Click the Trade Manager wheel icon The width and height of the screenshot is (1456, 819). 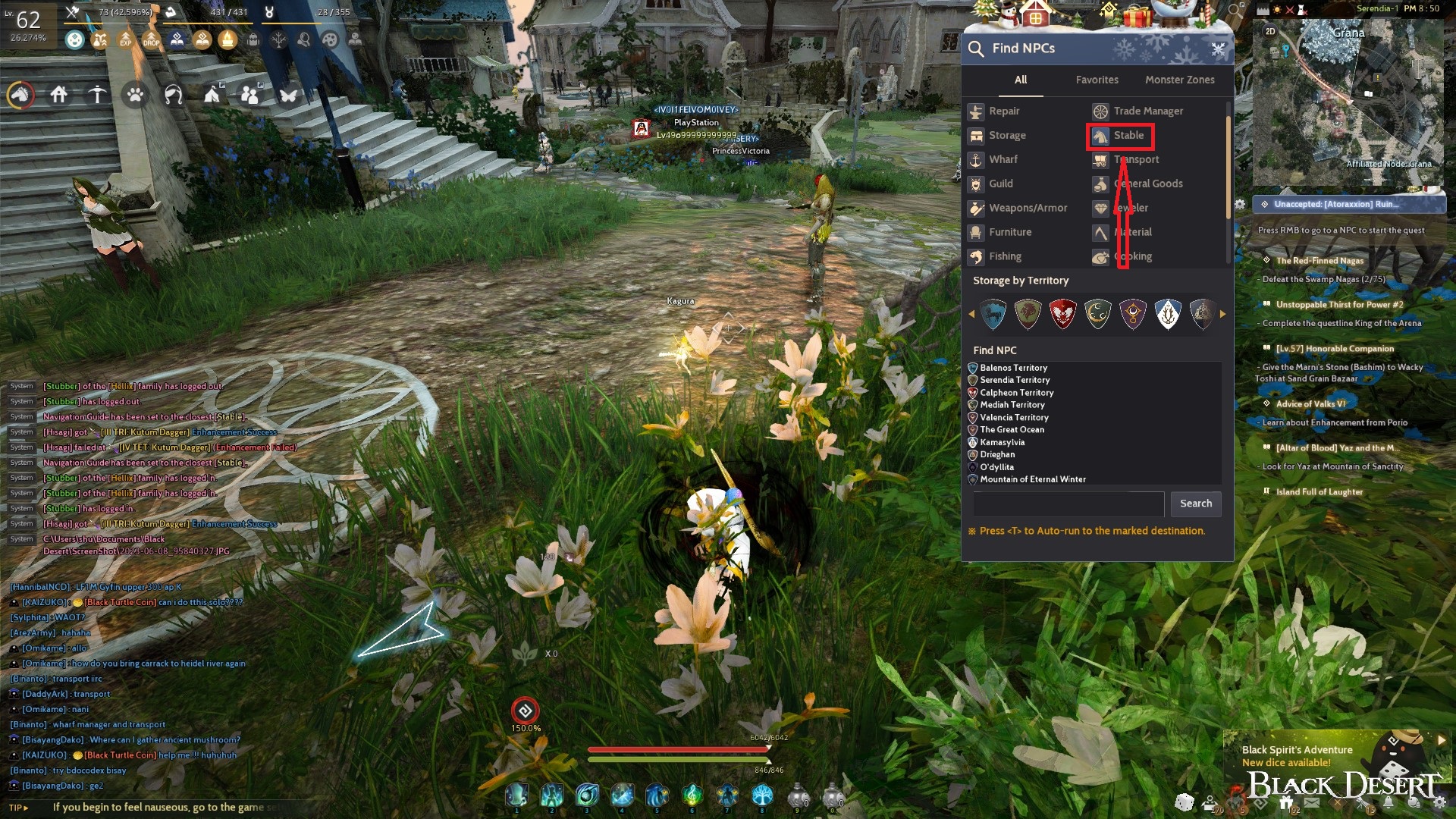pos(1100,111)
